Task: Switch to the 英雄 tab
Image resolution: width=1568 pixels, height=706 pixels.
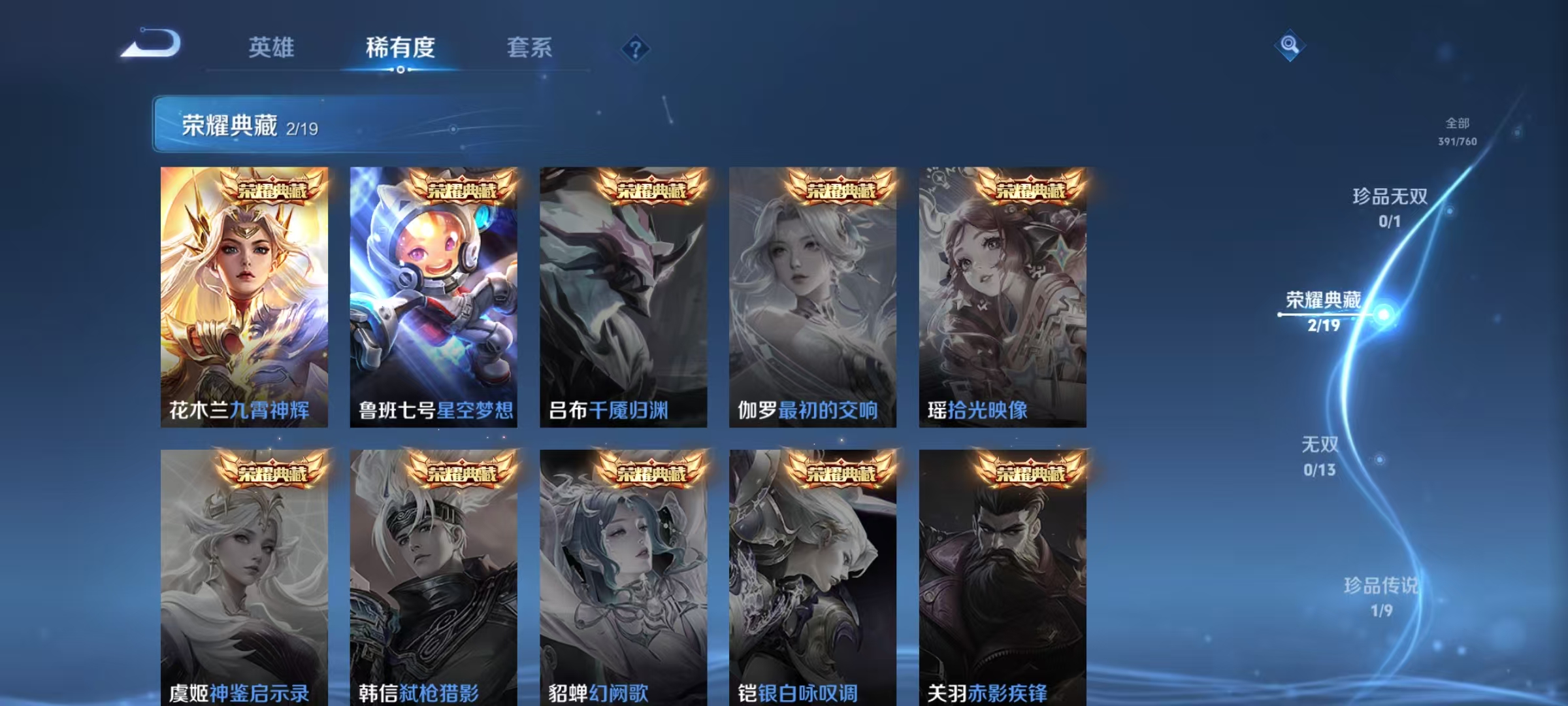Action: click(x=272, y=47)
